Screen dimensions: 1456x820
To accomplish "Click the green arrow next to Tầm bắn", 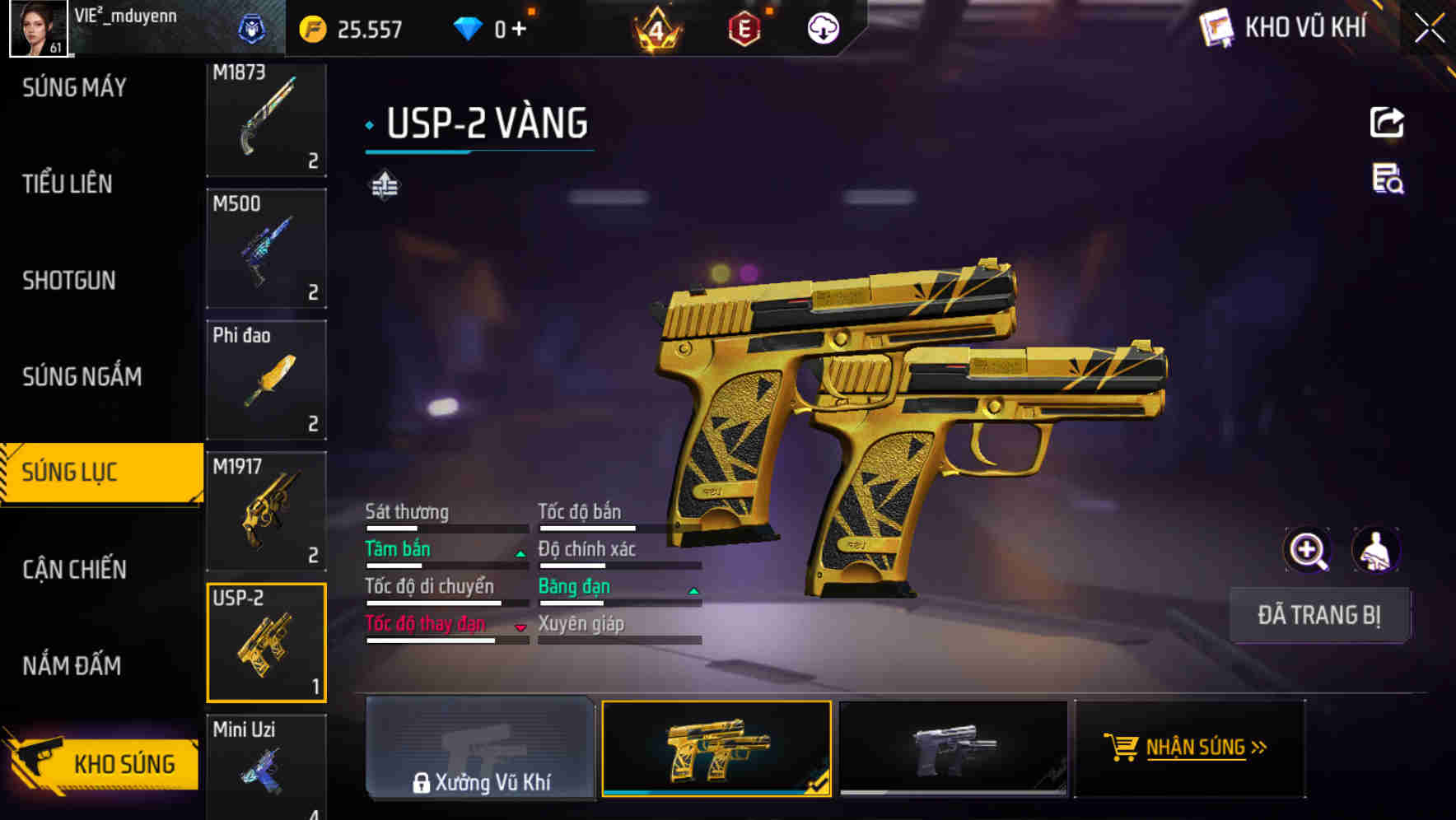I will 520,555.
